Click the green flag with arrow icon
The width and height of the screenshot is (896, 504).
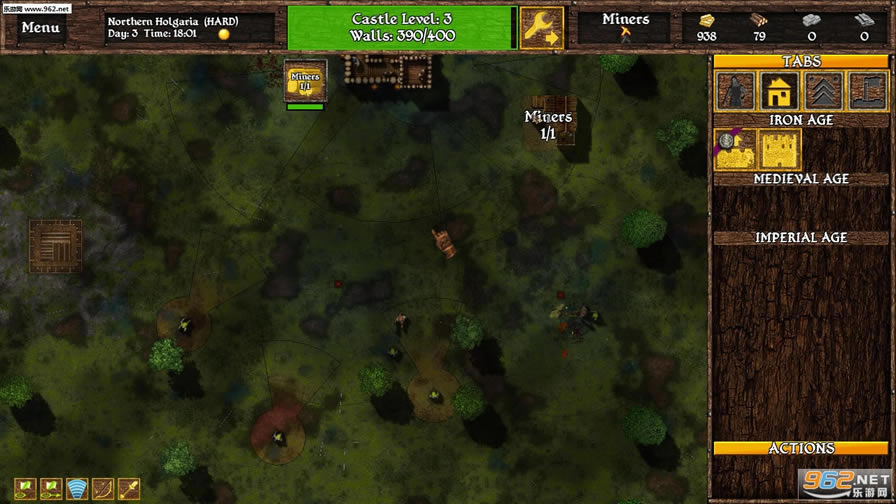51,489
